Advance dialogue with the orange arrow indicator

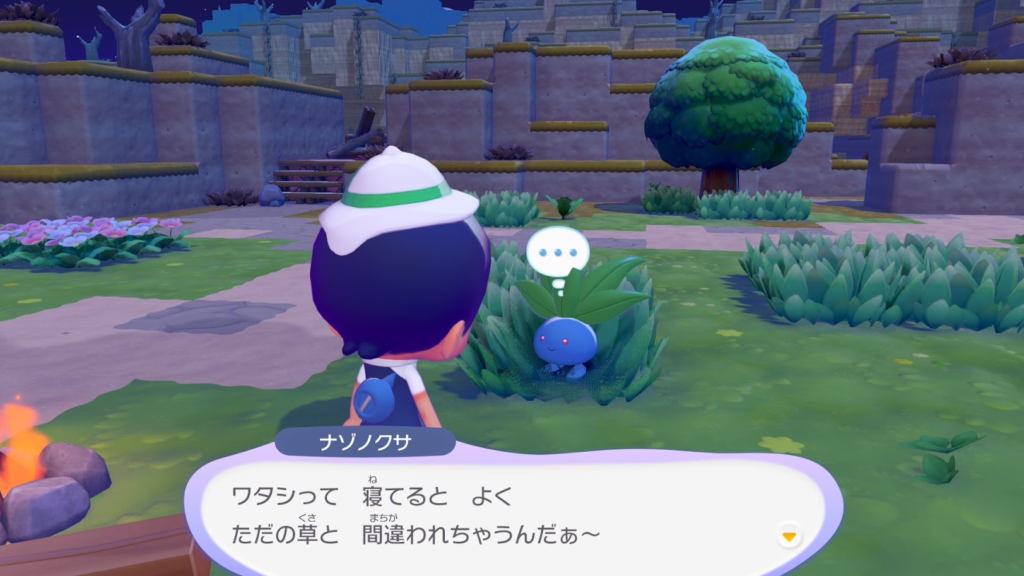click(790, 537)
